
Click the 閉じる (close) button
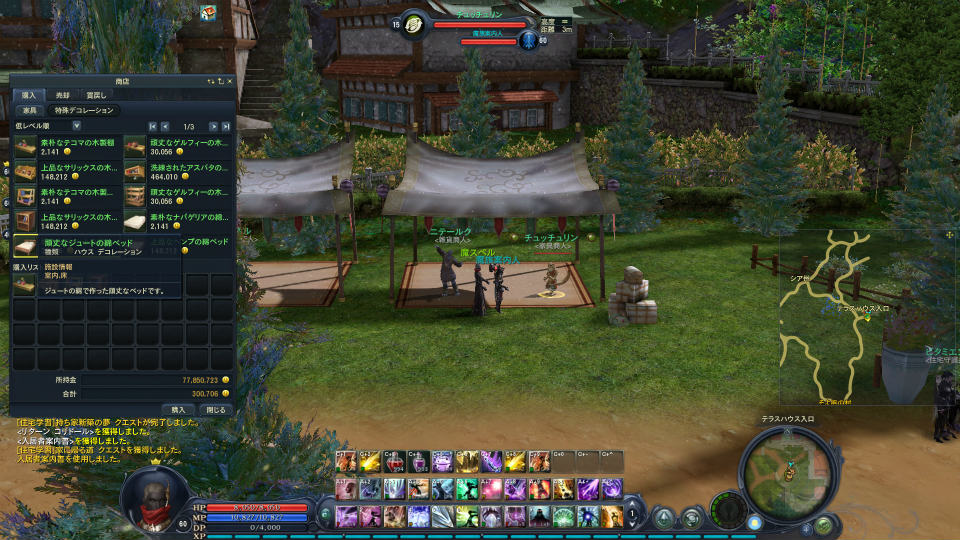pyautogui.click(x=215, y=409)
